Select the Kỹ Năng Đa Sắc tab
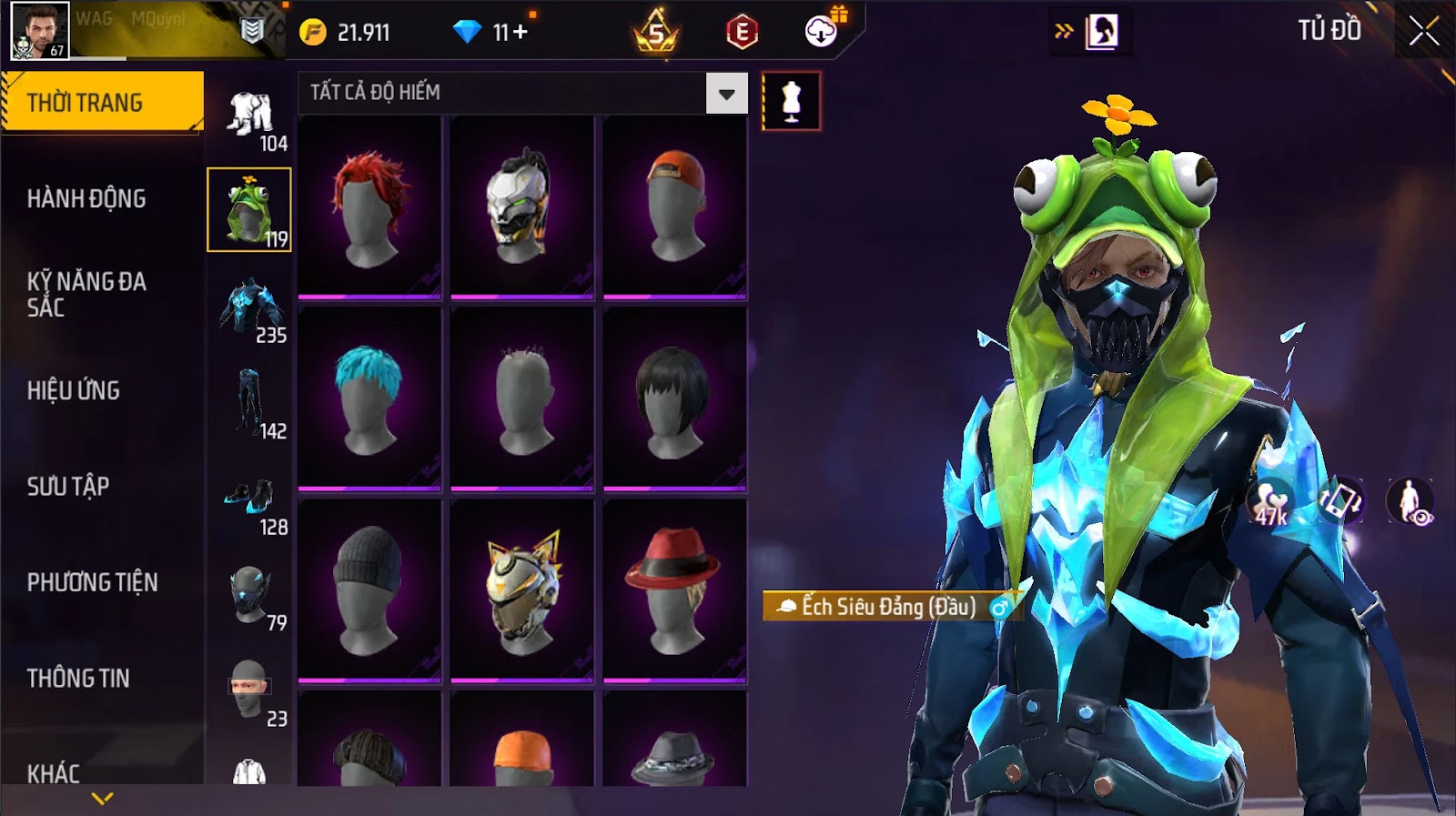This screenshot has height=816, width=1456. tap(86, 294)
